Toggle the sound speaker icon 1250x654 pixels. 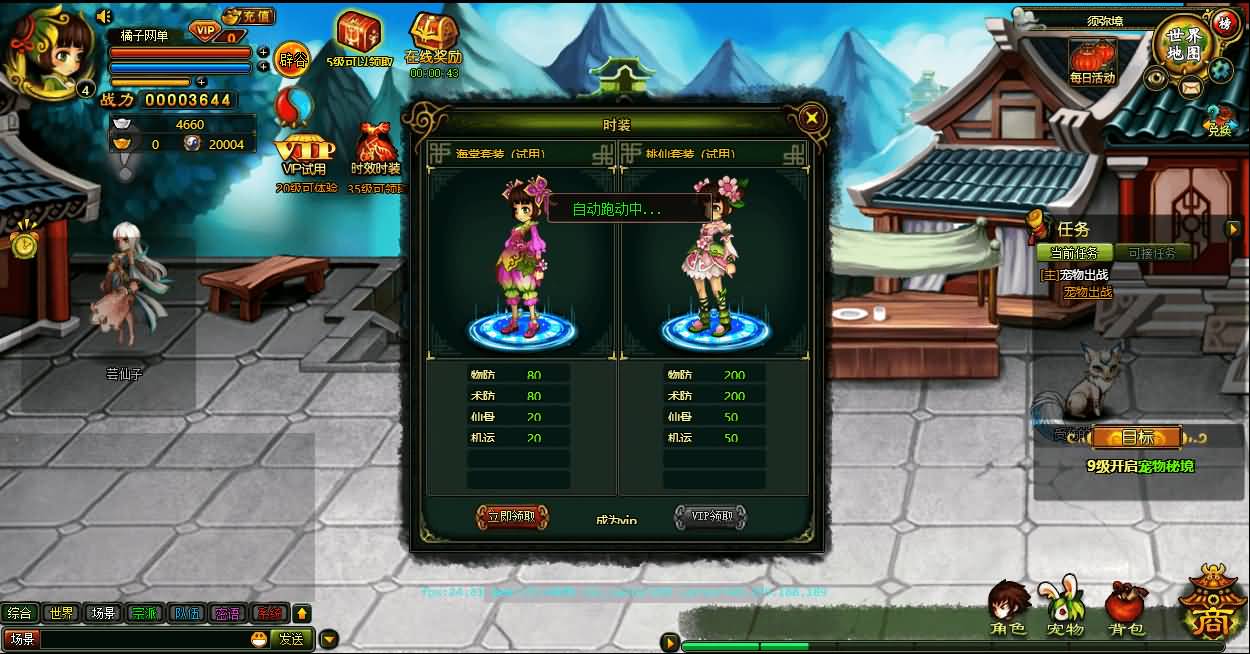coord(104,16)
